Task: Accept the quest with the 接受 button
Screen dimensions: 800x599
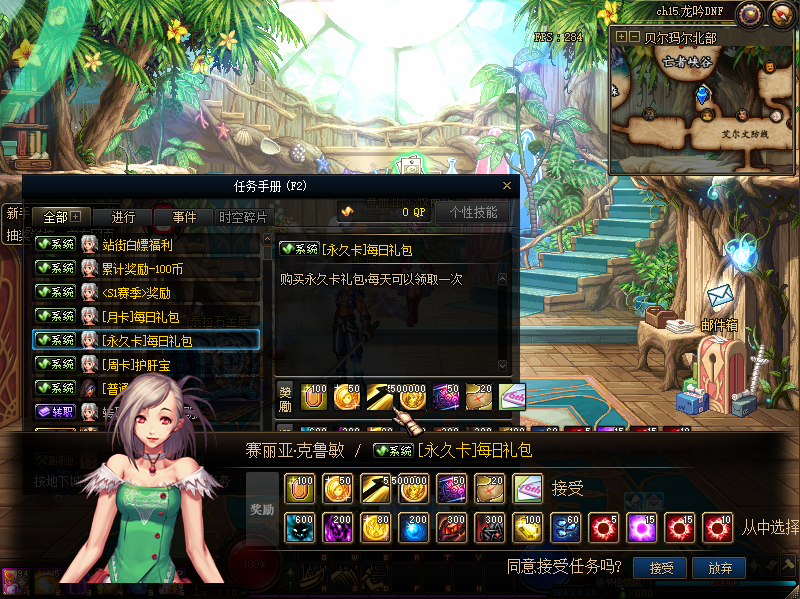Action: [x=661, y=568]
